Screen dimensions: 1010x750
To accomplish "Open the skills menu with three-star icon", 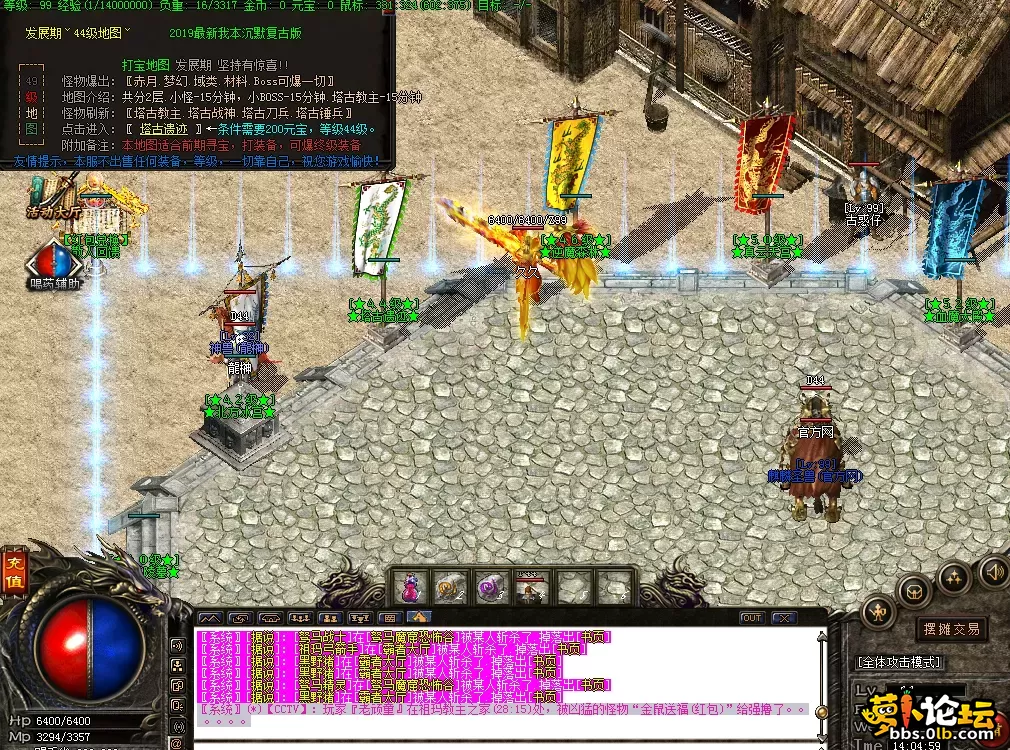I will 953,577.
